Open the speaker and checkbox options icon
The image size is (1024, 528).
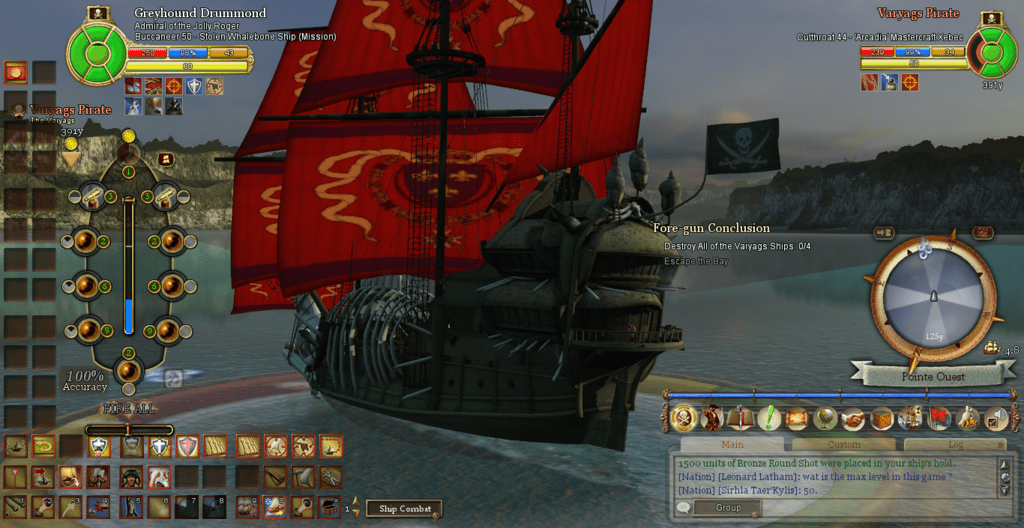point(996,417)
